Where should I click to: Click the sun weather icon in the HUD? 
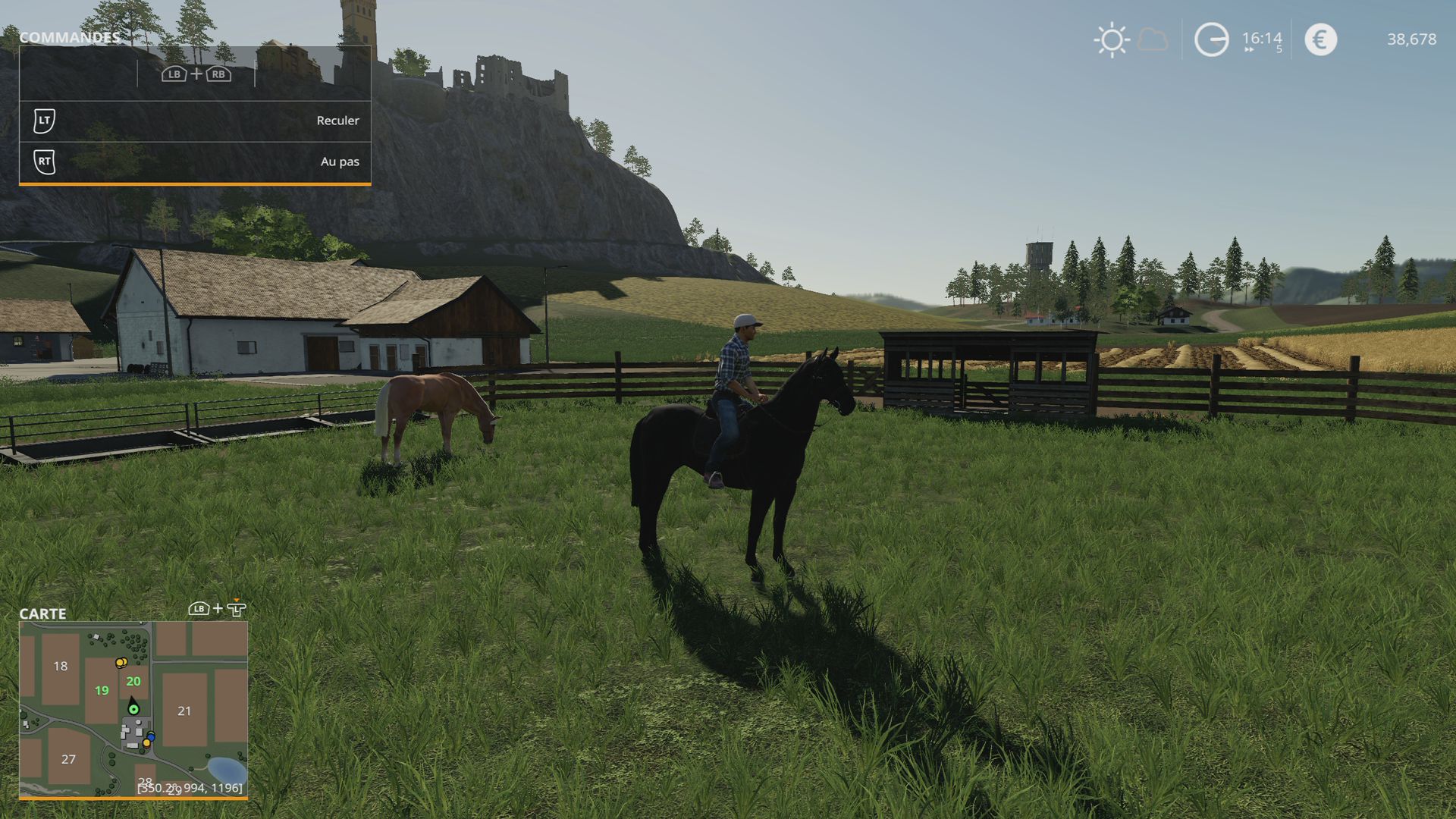click(x=1111, y=39)
